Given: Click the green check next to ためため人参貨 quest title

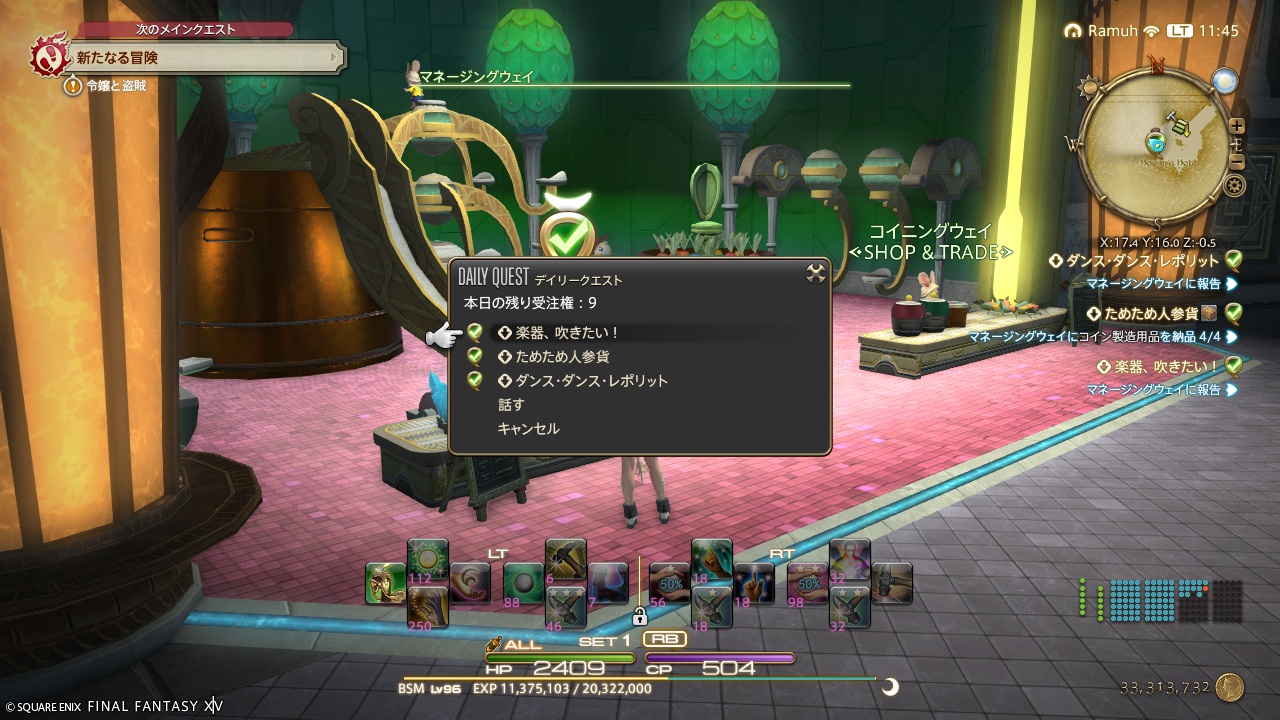Looking at the screenshot, I should tap(1236, 313).
